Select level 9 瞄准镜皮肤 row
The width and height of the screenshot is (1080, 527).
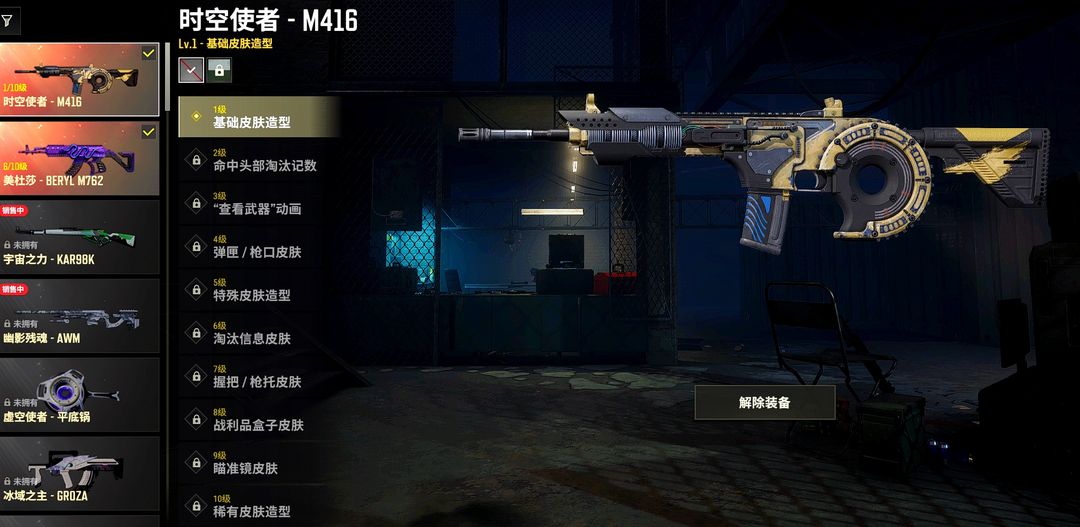(x=259, y=462)
